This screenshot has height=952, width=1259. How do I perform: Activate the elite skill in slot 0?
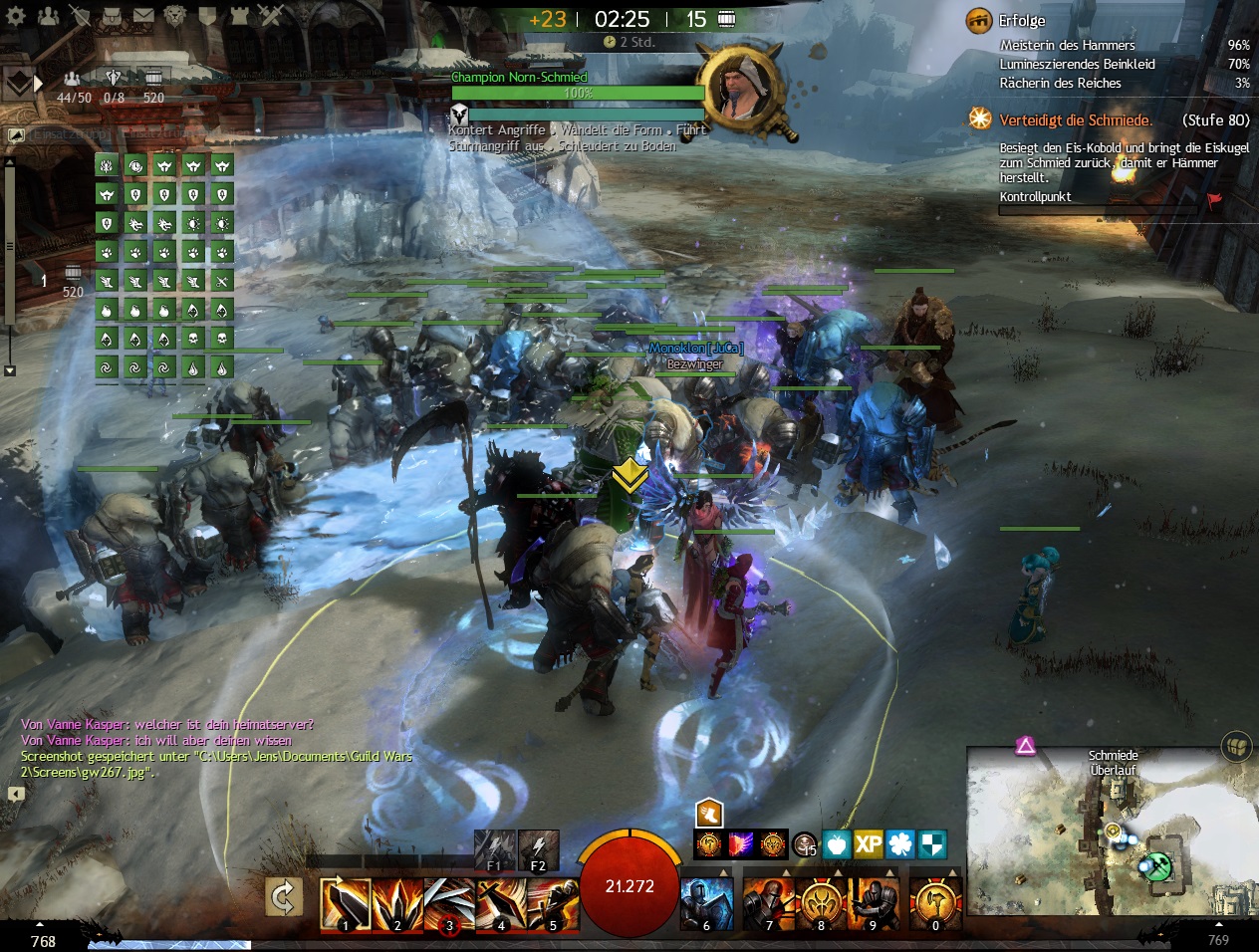click(935, 904)
